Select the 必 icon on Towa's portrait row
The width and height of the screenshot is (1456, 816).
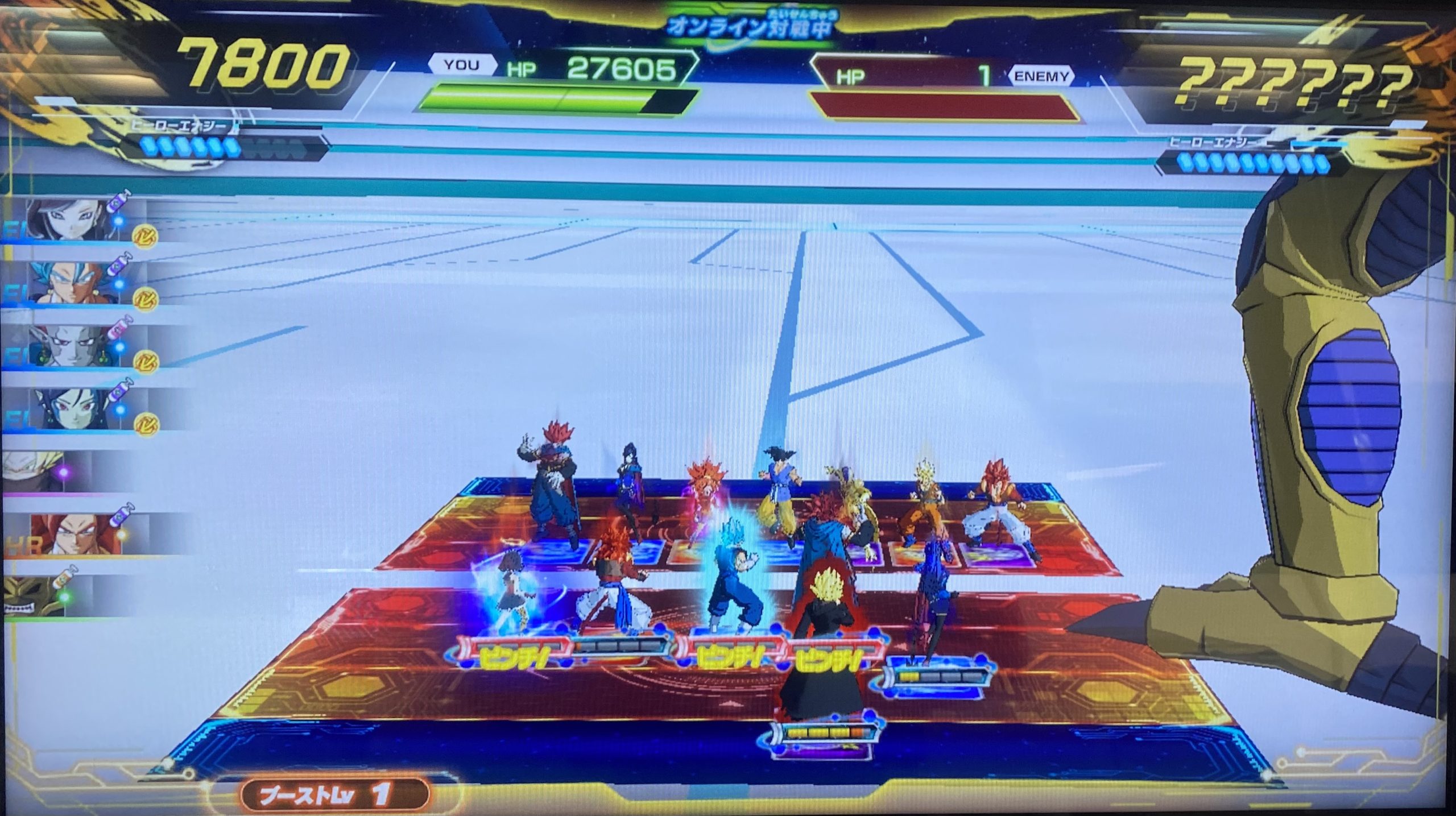(147, 423)
